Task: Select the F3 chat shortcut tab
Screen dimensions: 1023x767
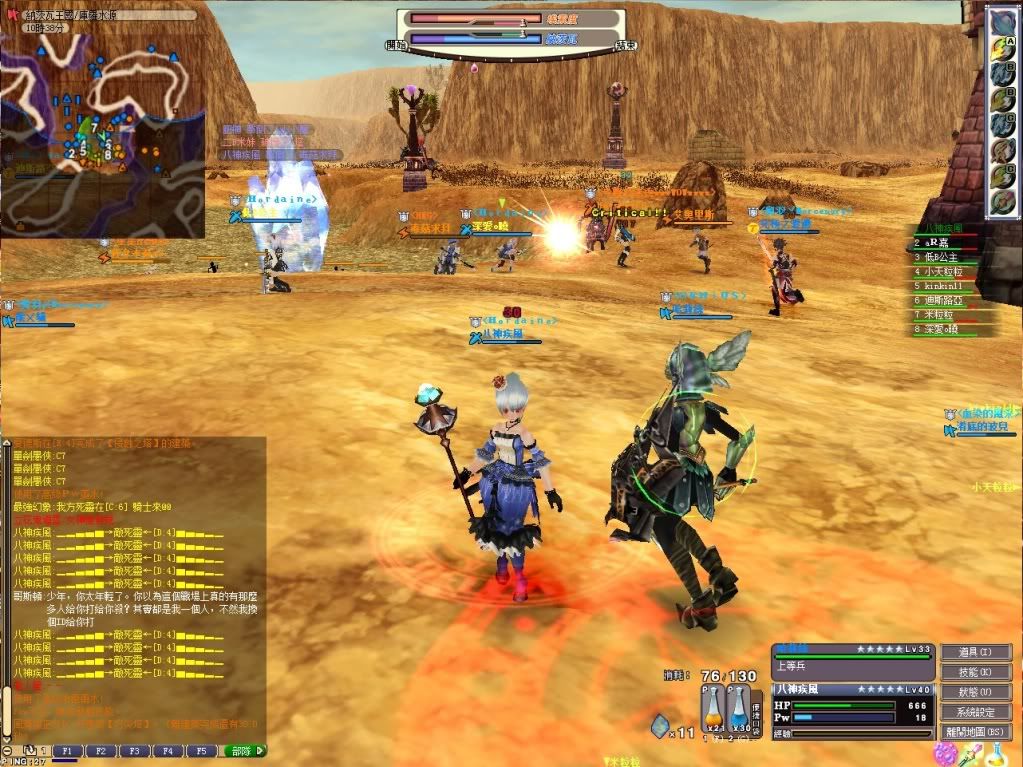Action: (133, 750)
